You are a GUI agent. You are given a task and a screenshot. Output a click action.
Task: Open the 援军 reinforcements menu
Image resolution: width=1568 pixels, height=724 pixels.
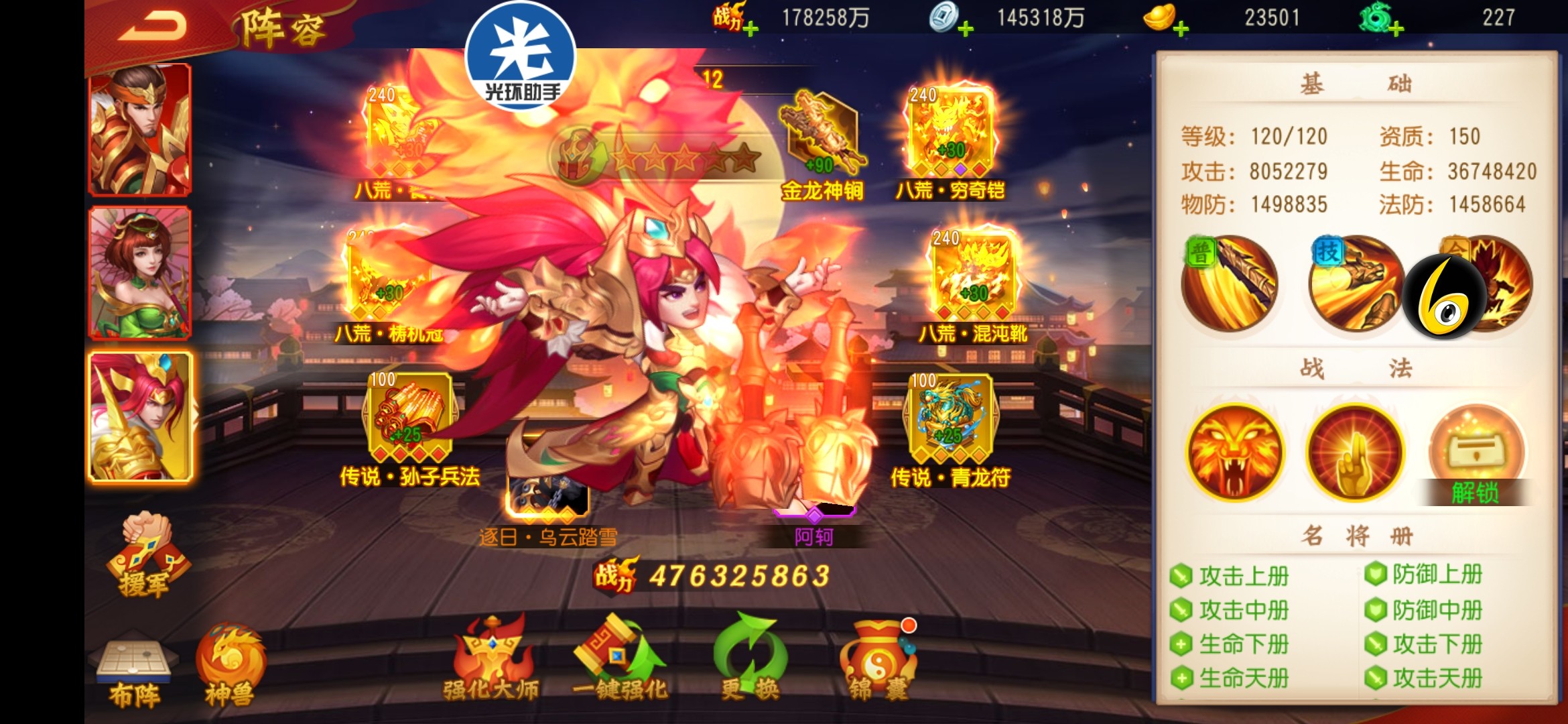click(x=147, y=555)
